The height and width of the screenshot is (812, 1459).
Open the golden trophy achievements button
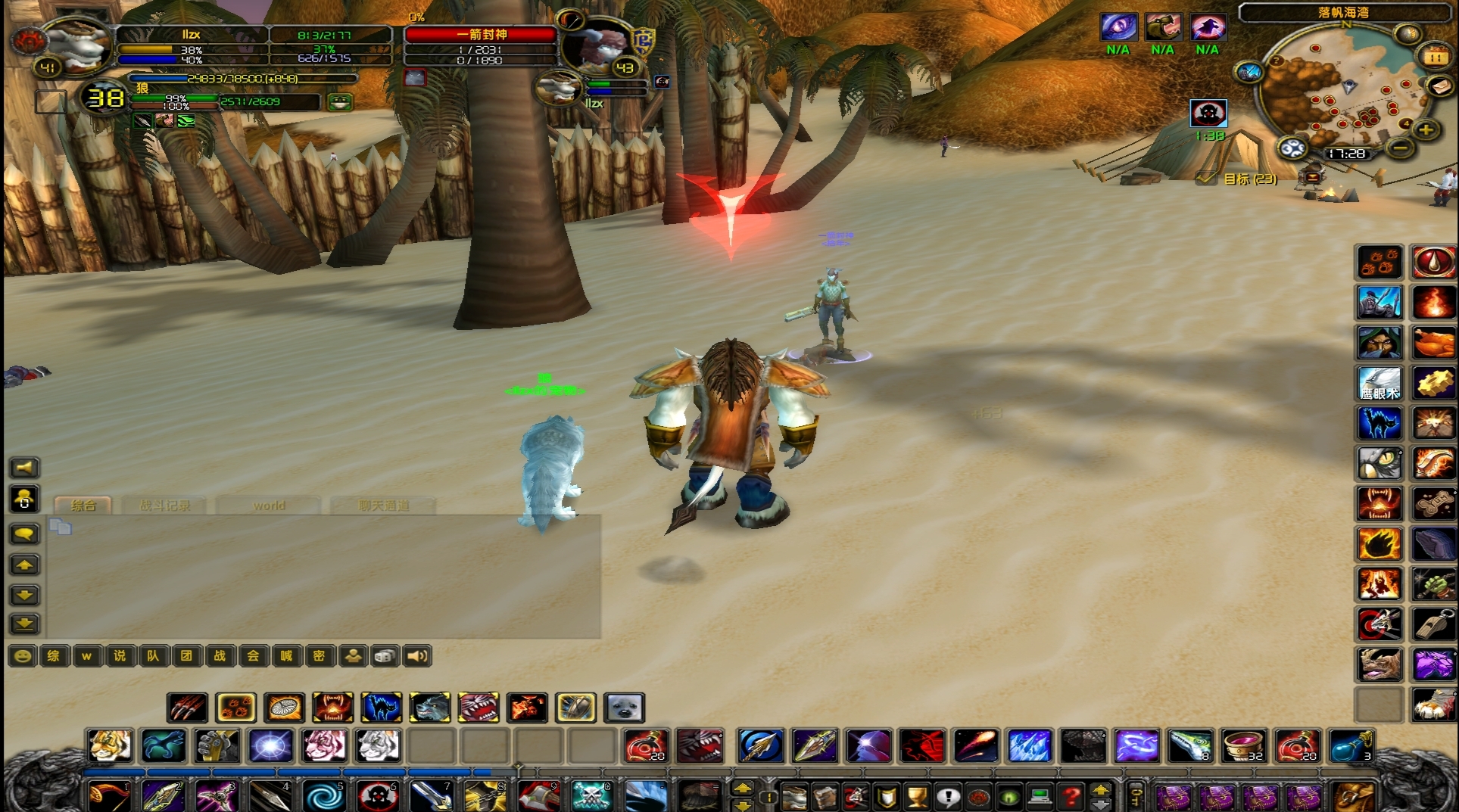917,796
